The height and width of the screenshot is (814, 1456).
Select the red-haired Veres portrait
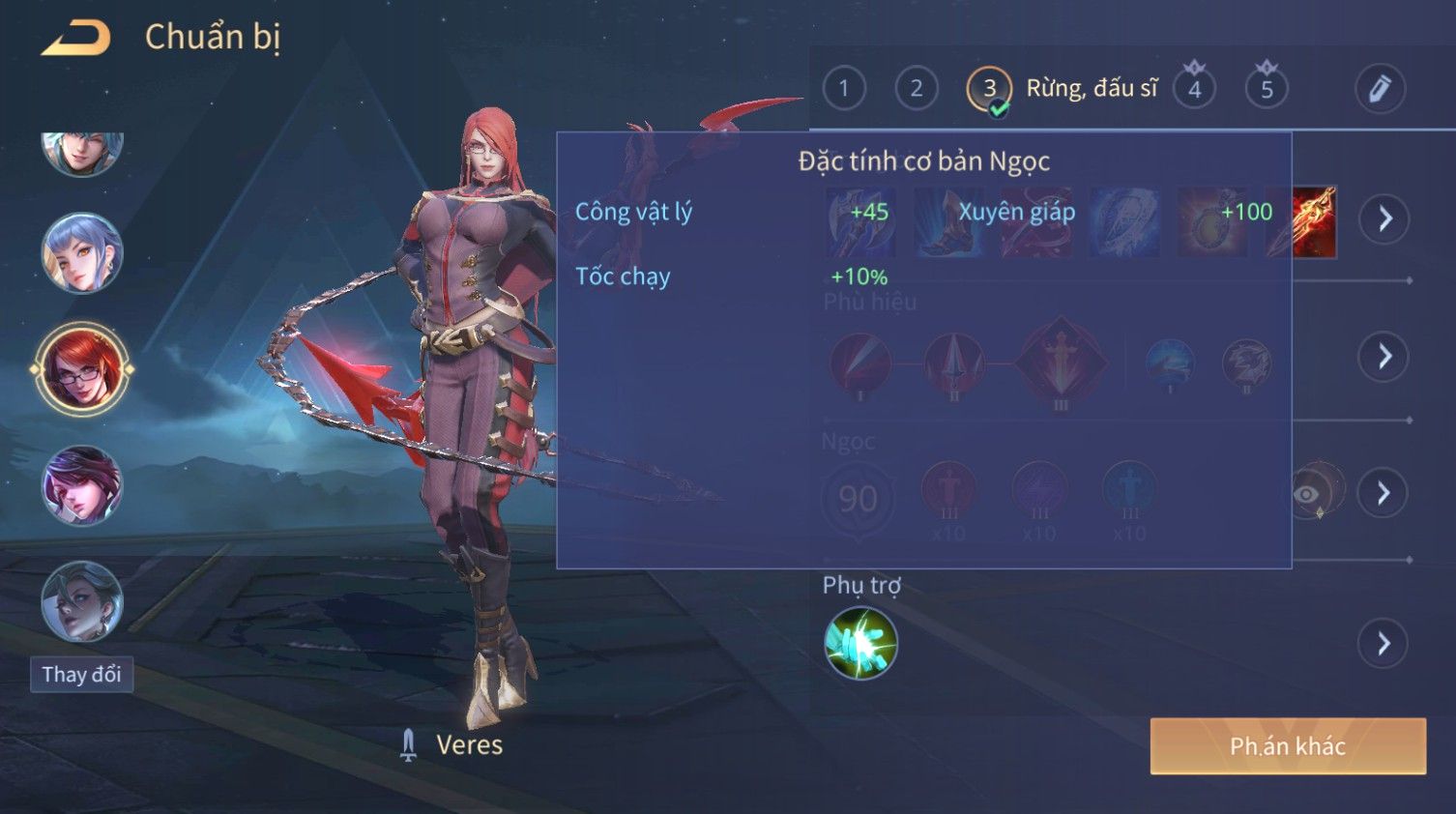pyautogui.click(x=82, y=369)
